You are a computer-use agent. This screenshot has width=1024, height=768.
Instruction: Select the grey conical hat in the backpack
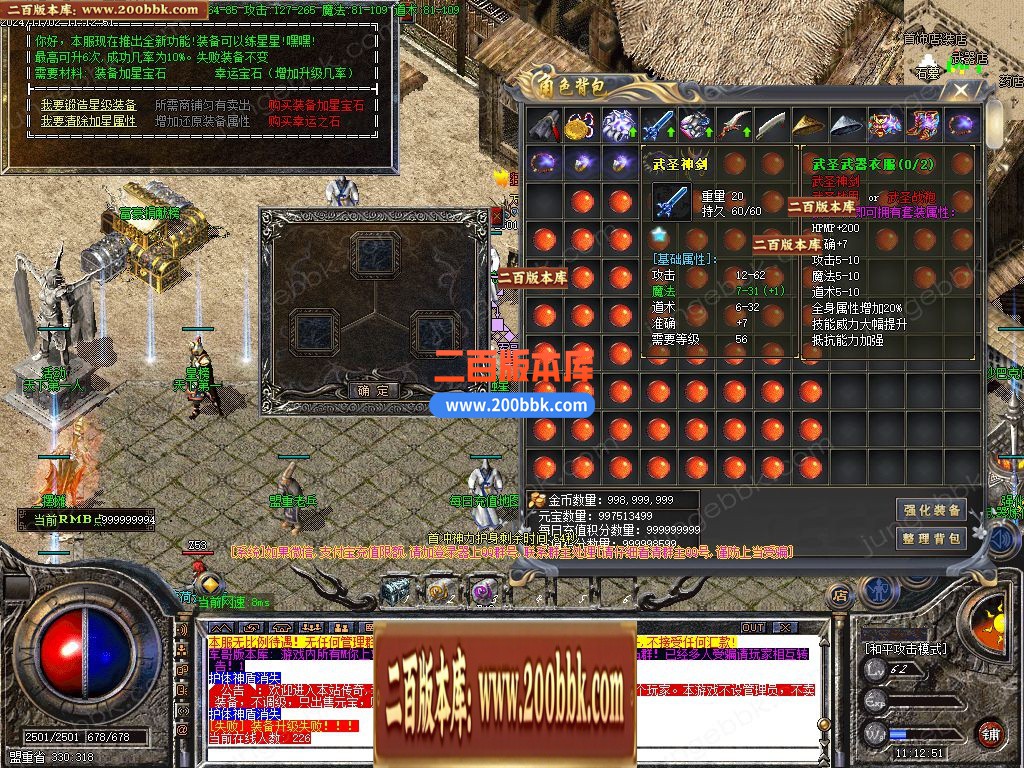pos(847,126)
